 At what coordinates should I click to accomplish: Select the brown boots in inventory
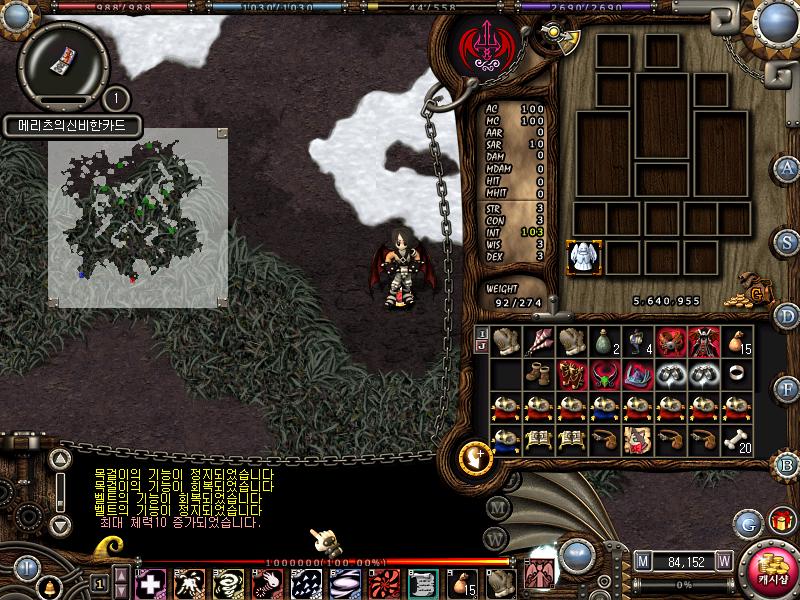point(539,375)
